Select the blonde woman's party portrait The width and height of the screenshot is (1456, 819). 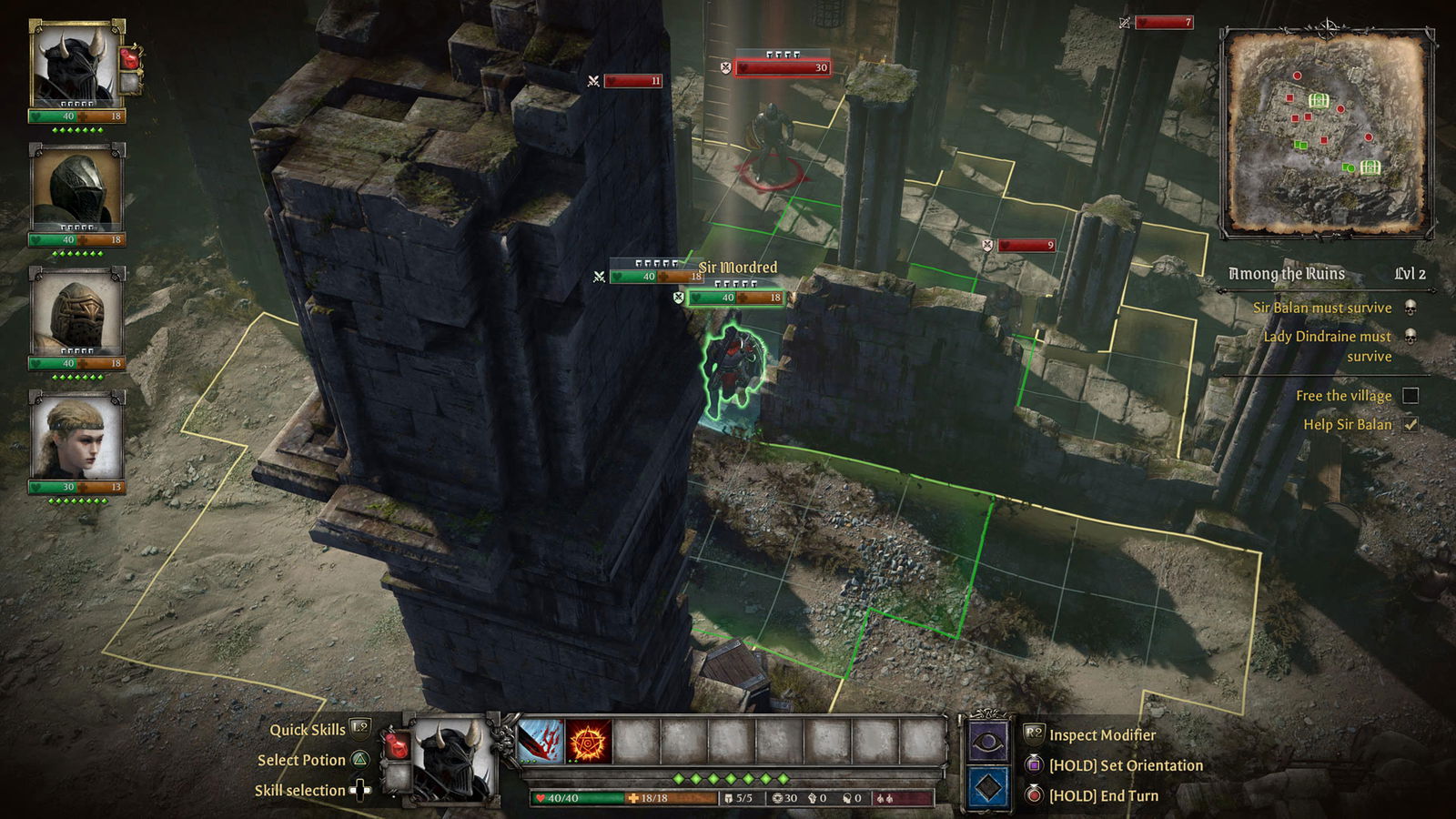pyautogui.click(x=76, y=437)
